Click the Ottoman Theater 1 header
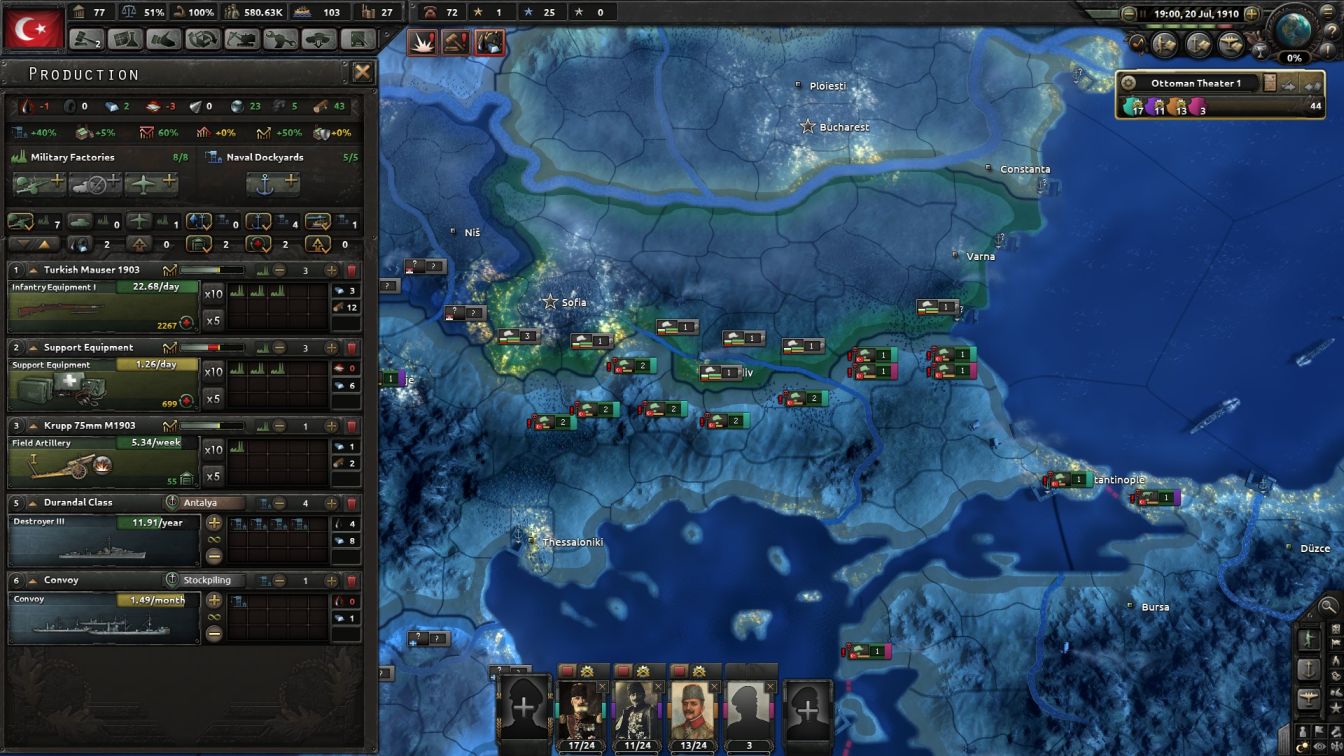Viewport: 1344px width, 756px height. (1195, 82)
